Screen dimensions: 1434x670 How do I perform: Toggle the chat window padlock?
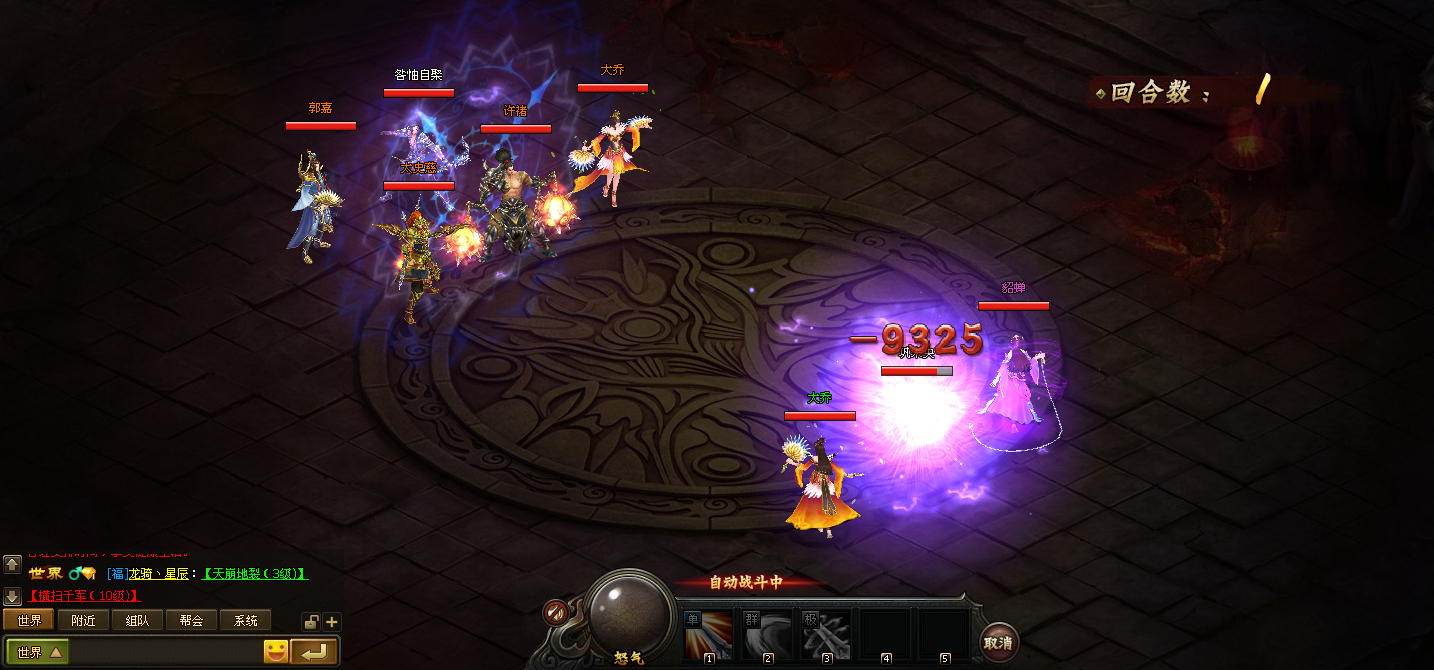pos(311,622)
